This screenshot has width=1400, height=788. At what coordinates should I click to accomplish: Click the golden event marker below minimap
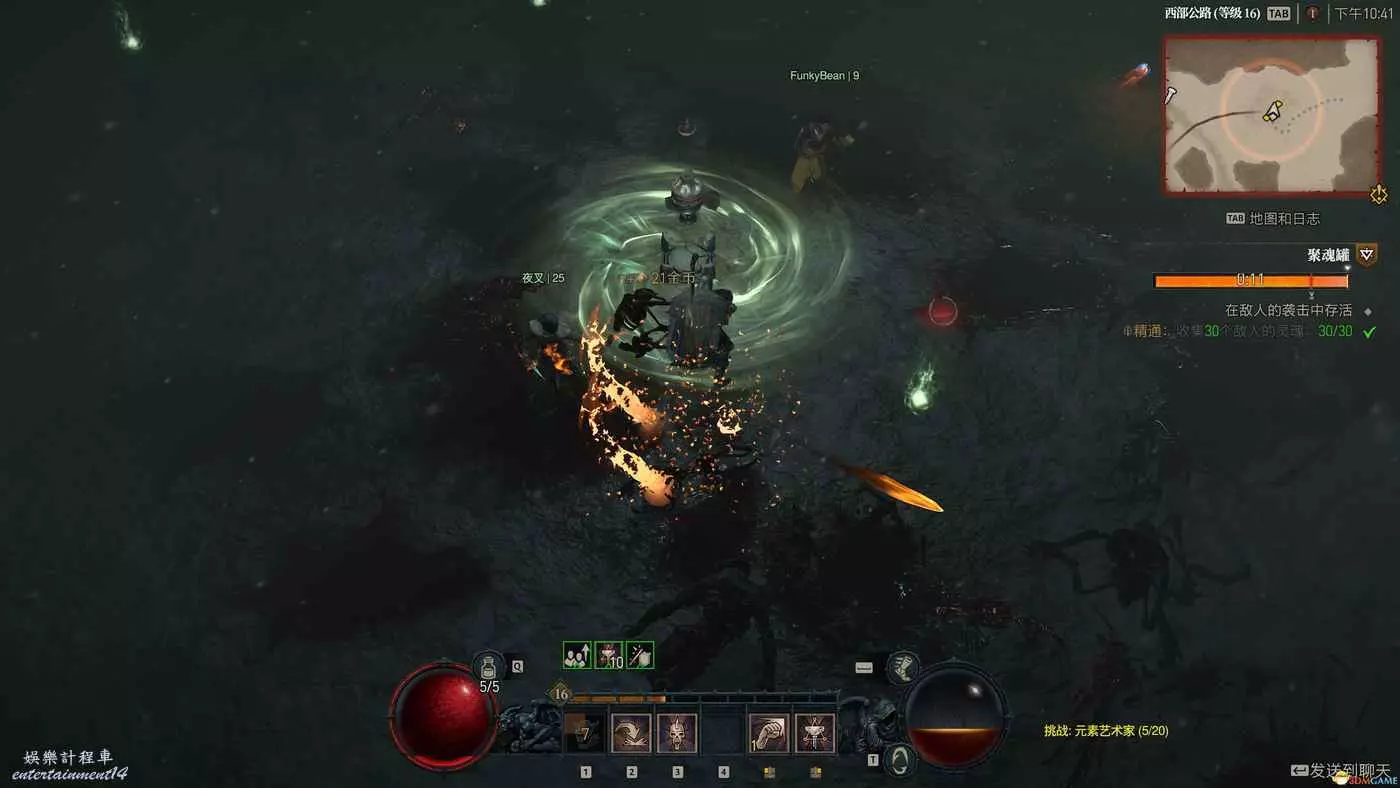point(1379,194)
